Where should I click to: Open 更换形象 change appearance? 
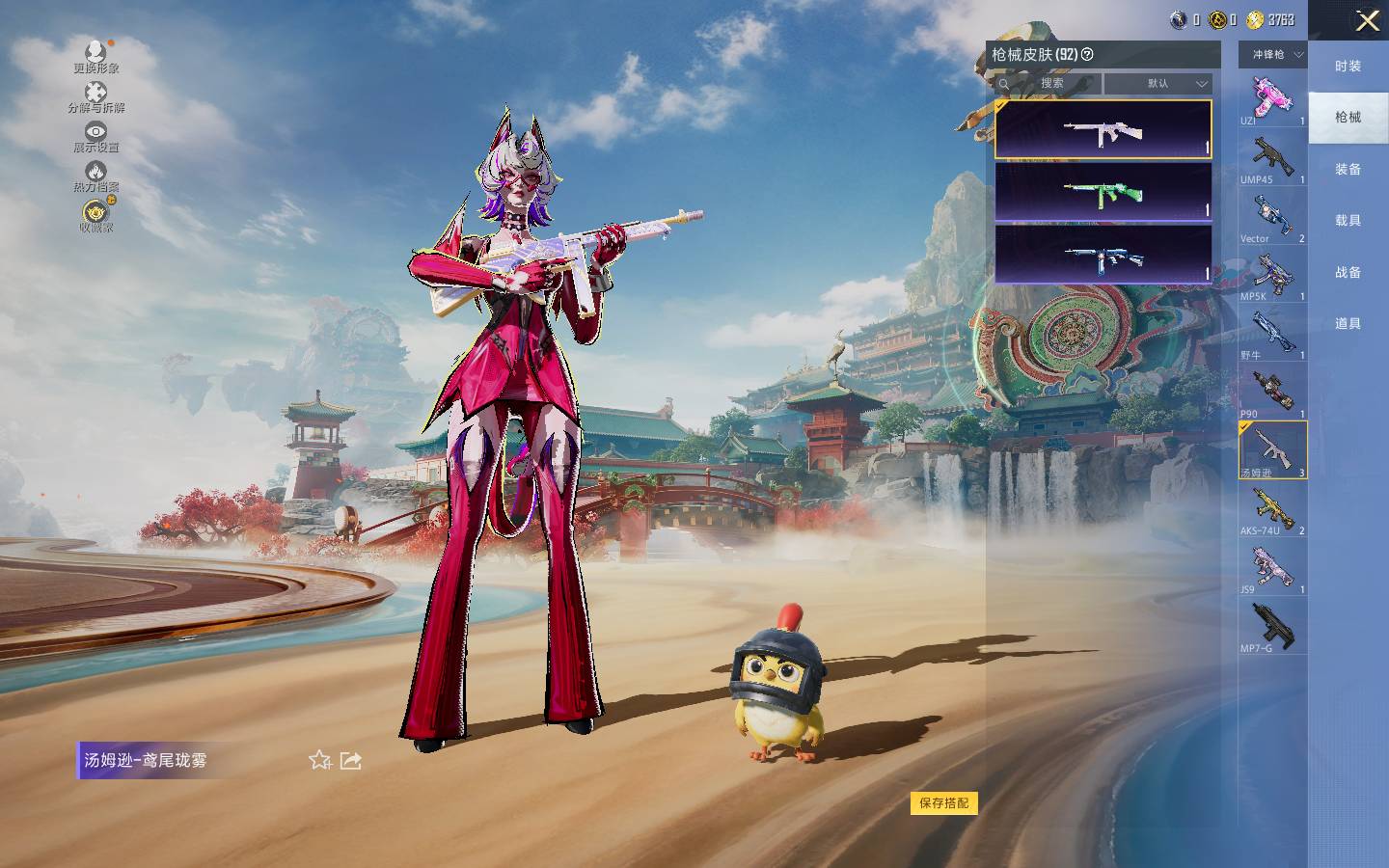pyautogui.click(x=95, y=56)
